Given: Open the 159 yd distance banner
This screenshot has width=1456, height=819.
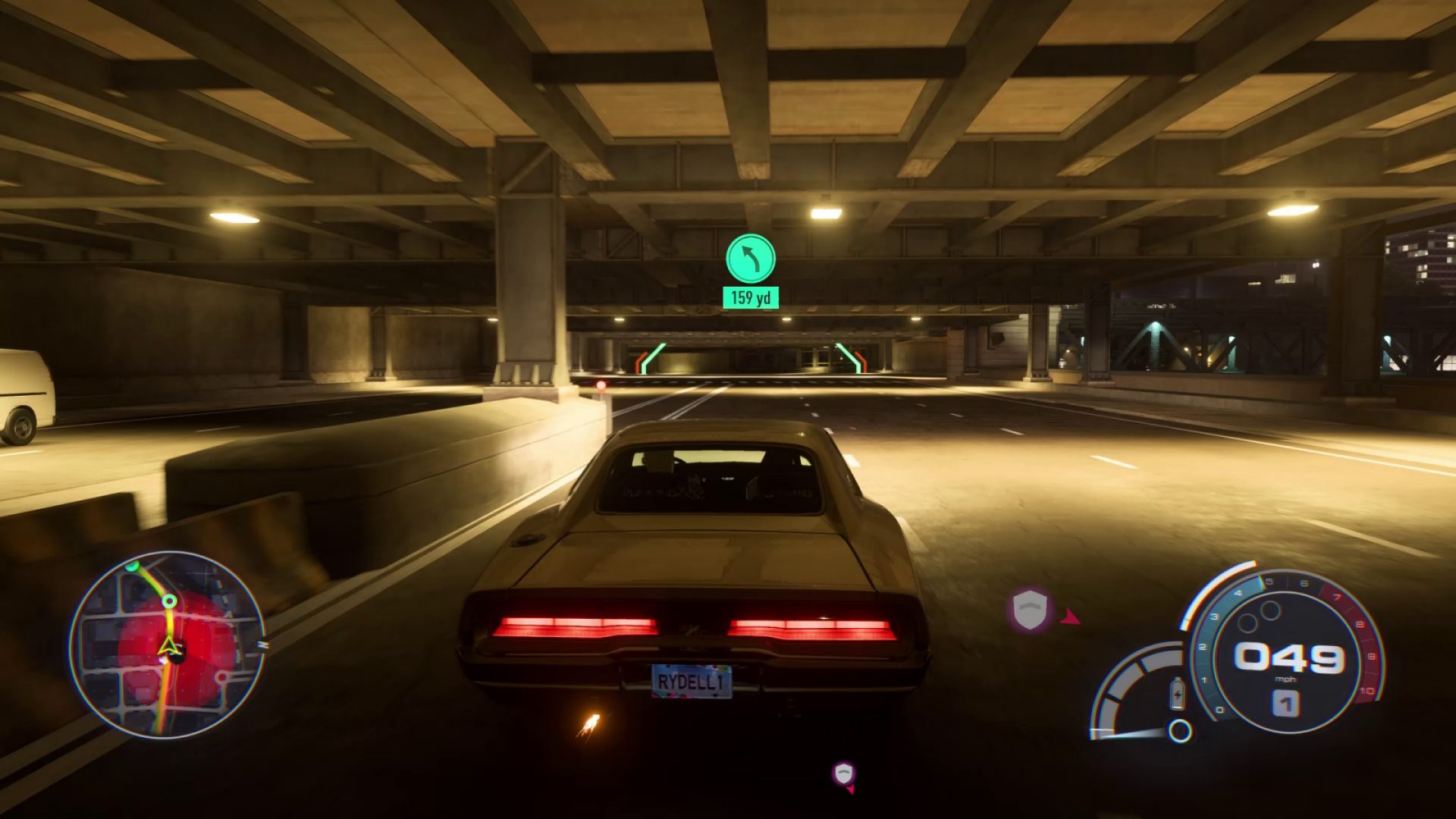Looking at the screenshot, I should pyautogui.click(x=750, y=298).
